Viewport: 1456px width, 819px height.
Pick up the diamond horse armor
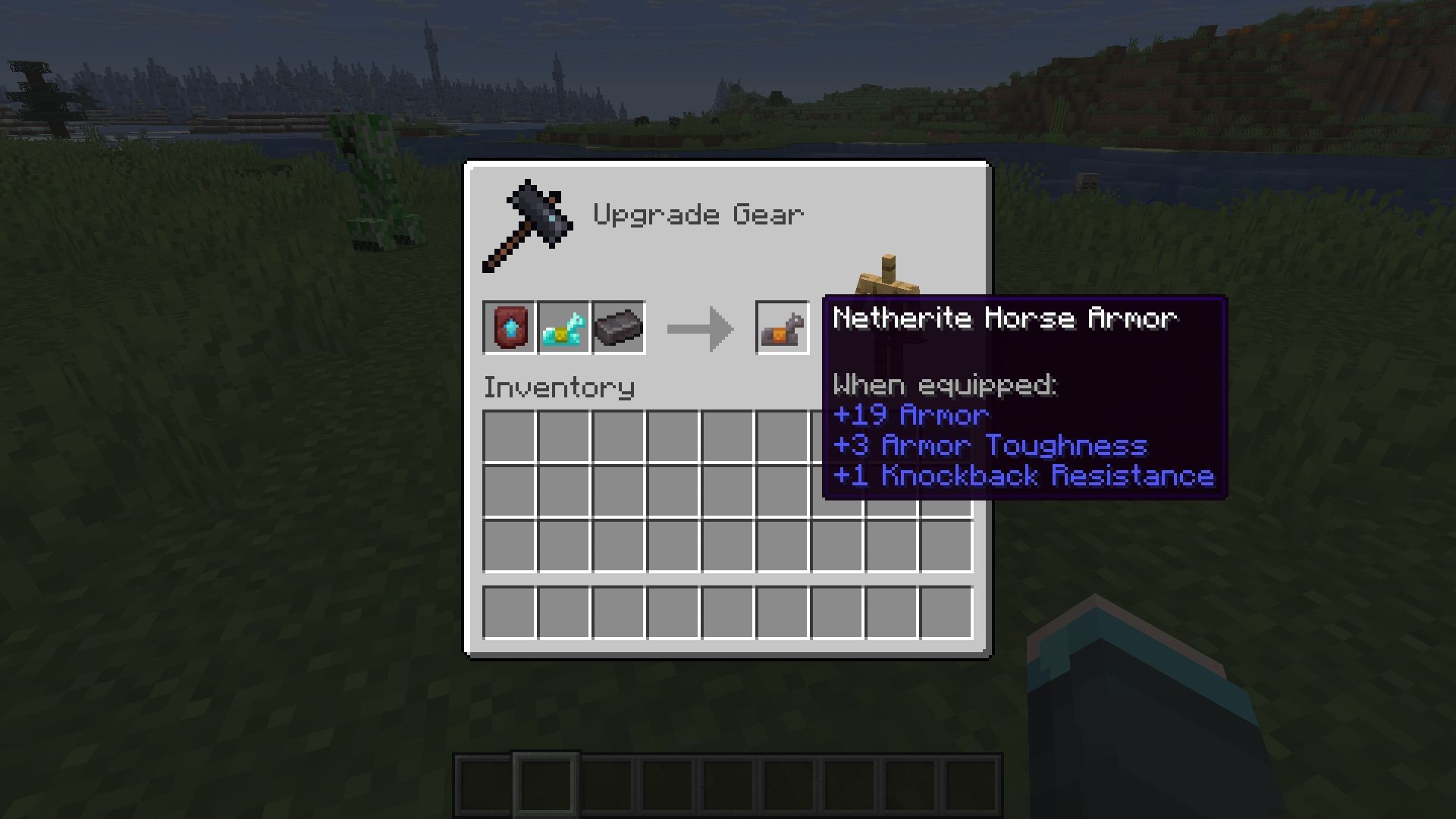click(564, 328)
